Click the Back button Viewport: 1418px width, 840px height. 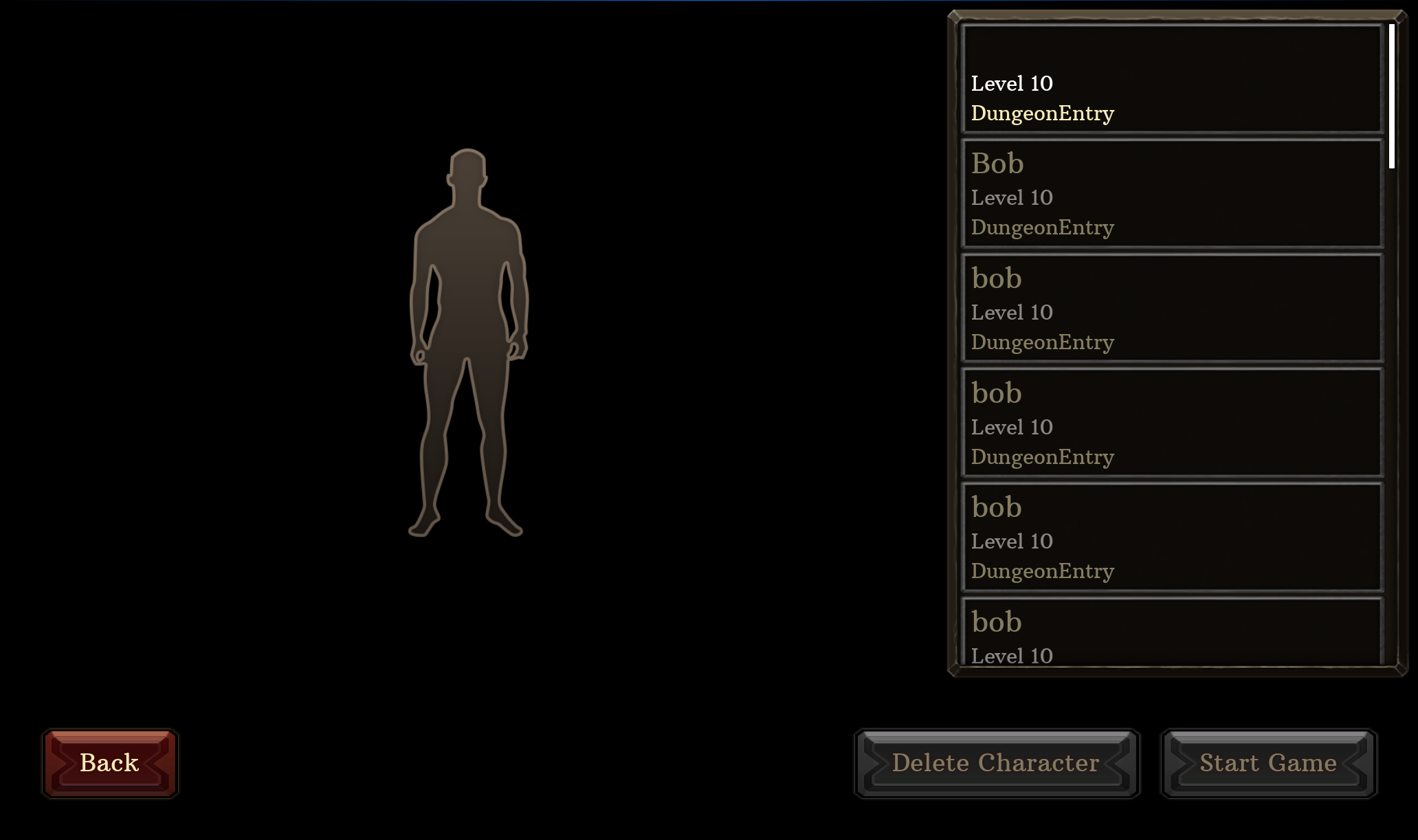pyautogui.click(x=109, y=763)
